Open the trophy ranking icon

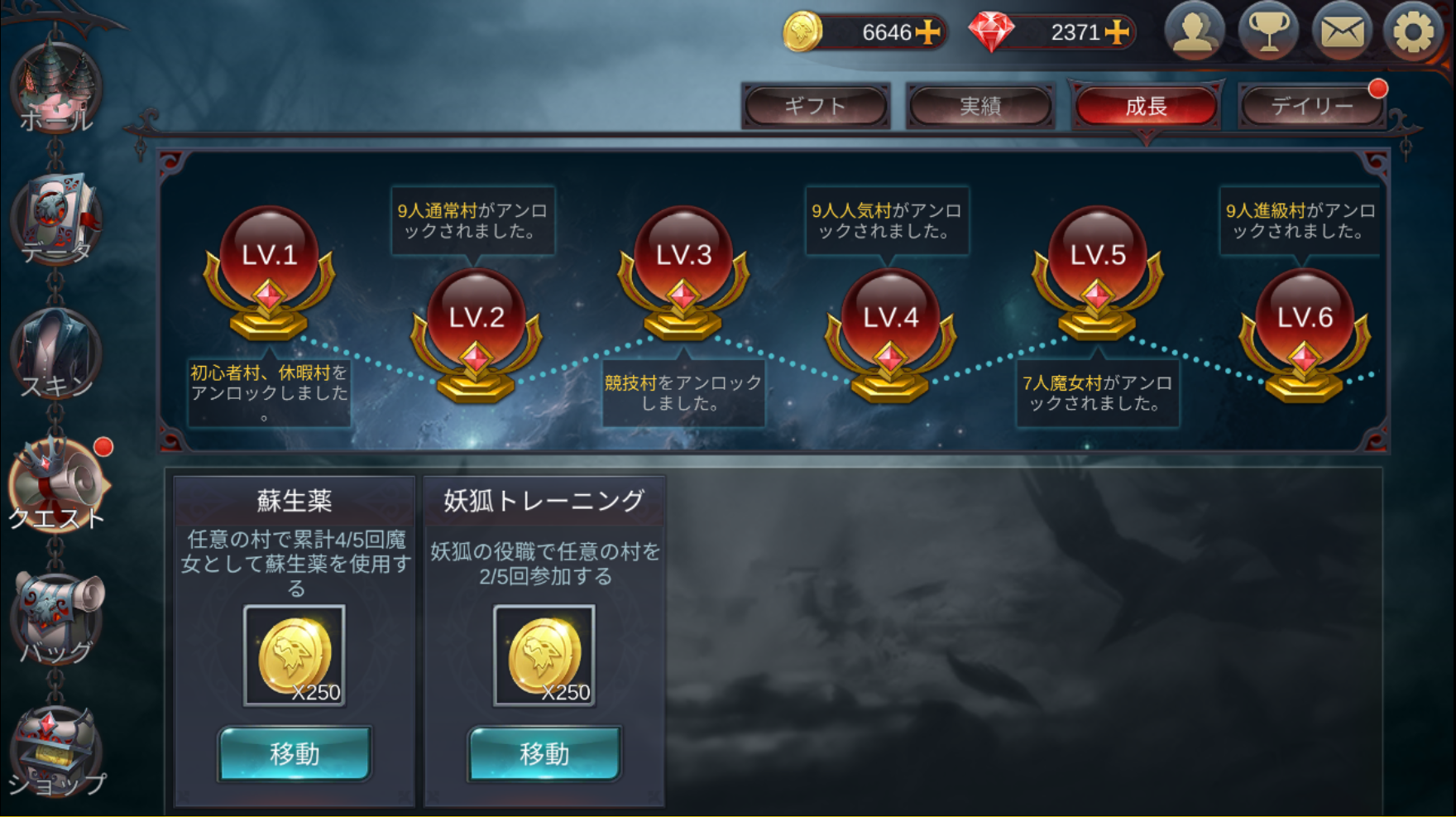[1267, 31]
